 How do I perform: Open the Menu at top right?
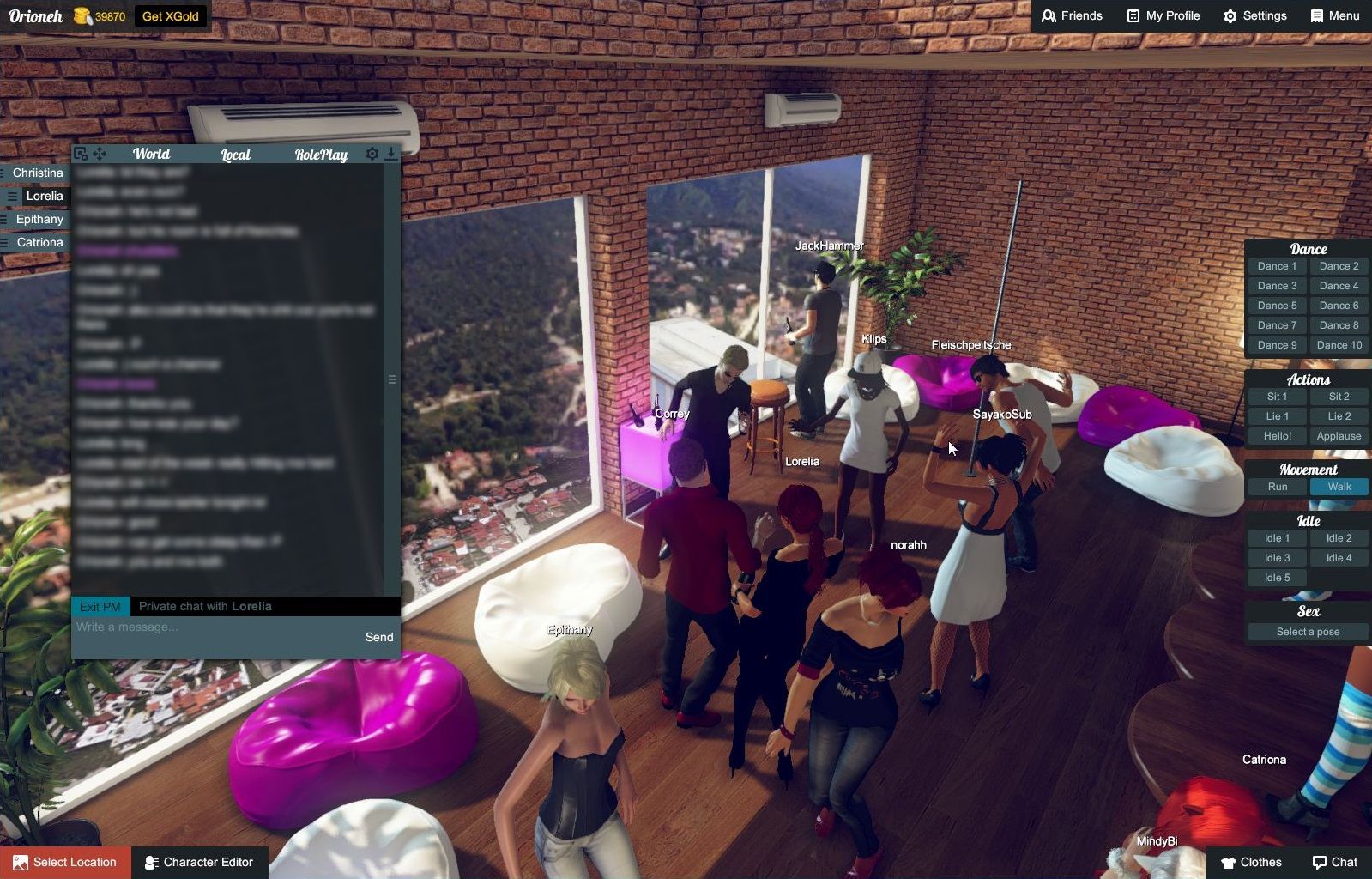click(1333, 15)
